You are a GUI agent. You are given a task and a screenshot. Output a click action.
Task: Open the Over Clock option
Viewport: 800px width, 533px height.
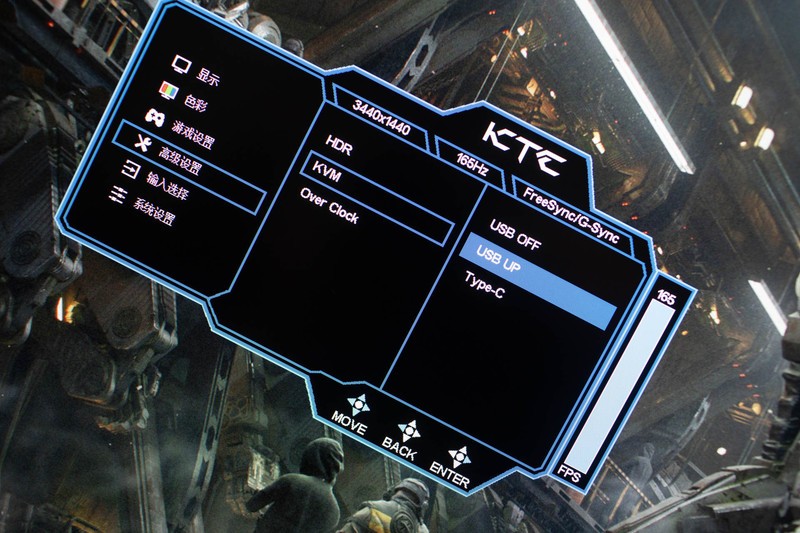[329, 207]
